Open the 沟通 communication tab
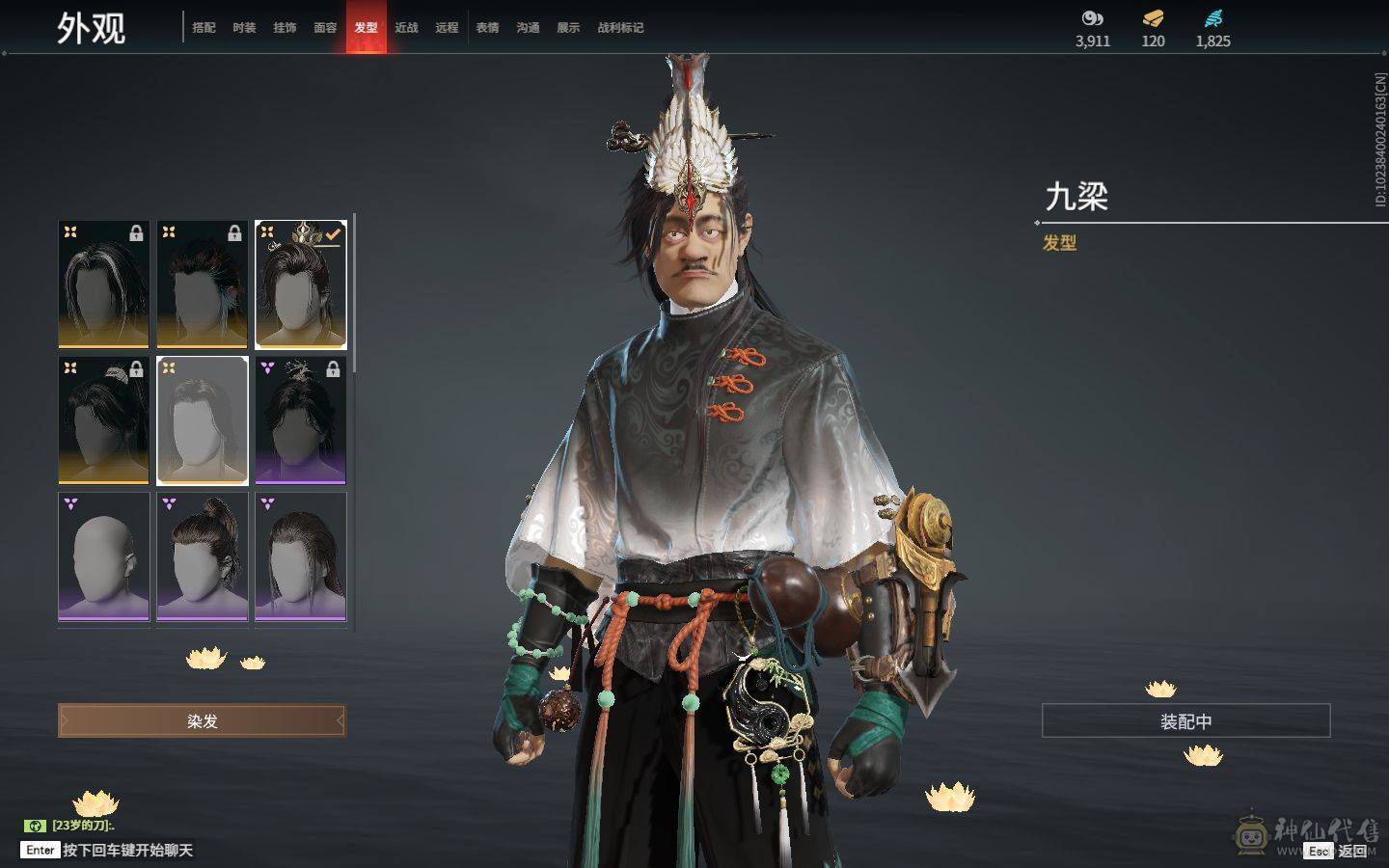 tap(528, 28)
